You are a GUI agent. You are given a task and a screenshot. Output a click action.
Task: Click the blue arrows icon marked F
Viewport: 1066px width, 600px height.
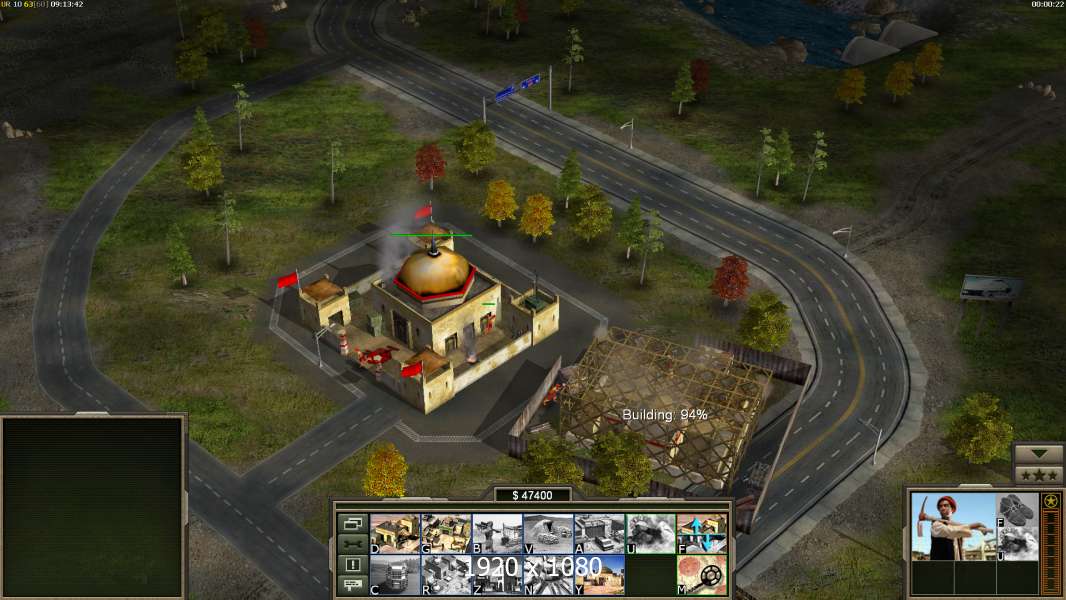pyautogui.click(x=701, y=534)
